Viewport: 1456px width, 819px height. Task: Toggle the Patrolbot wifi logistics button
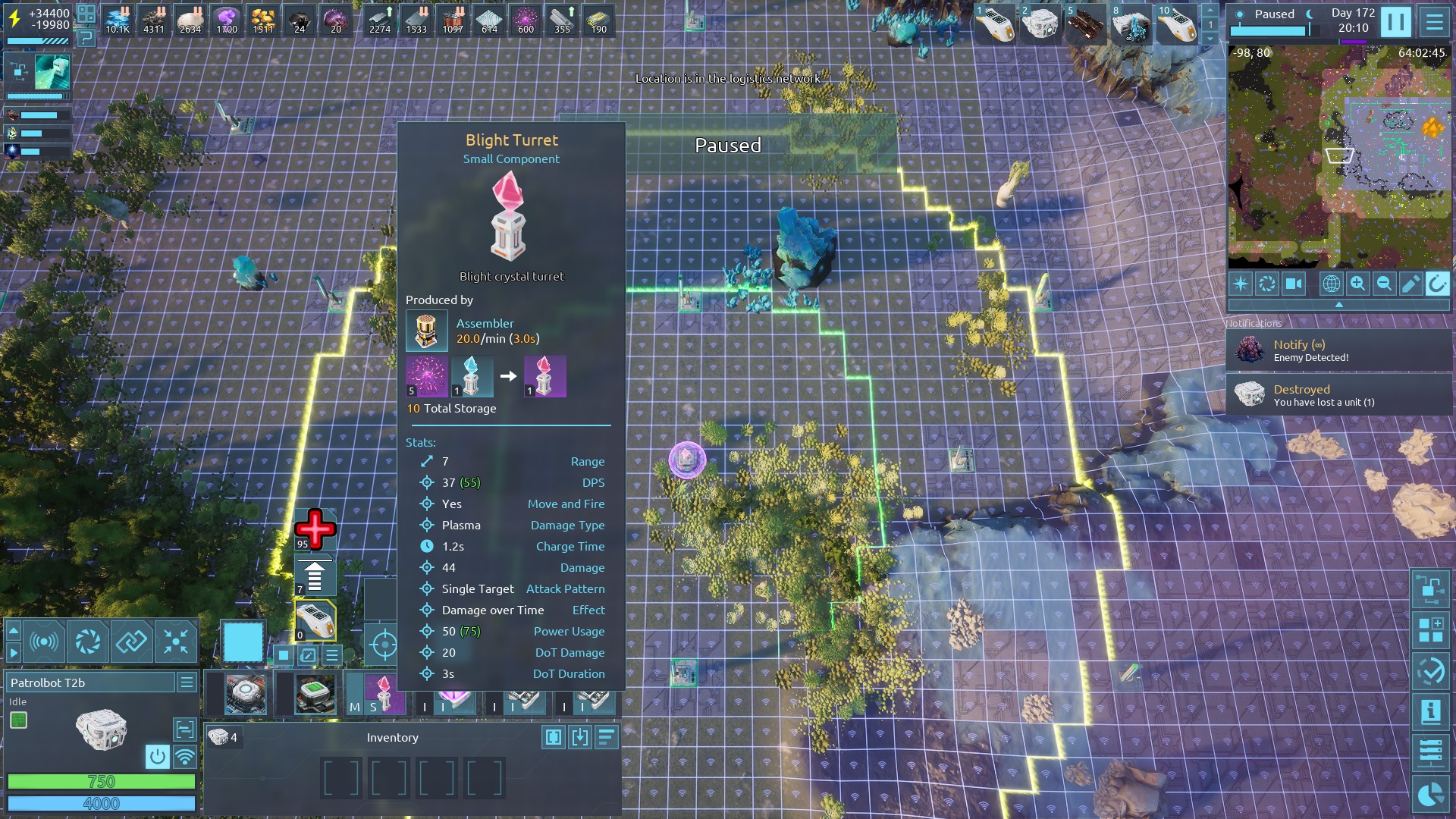click(x=184, y=756)
